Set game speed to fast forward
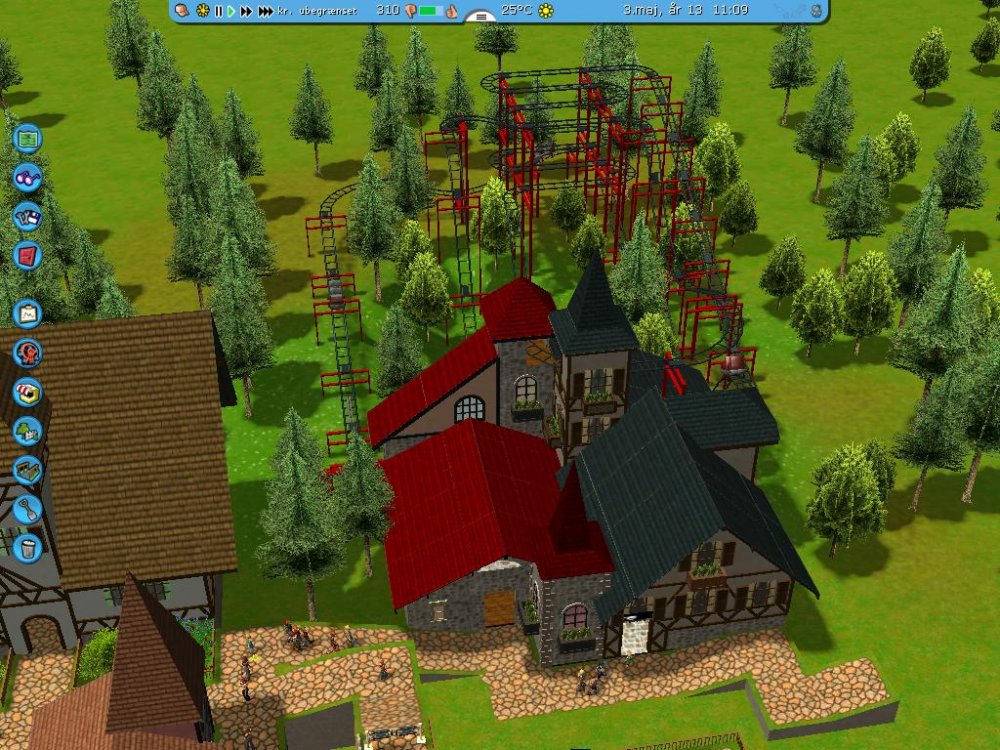Screen dimensions: 1000x750 click(246, 11)
